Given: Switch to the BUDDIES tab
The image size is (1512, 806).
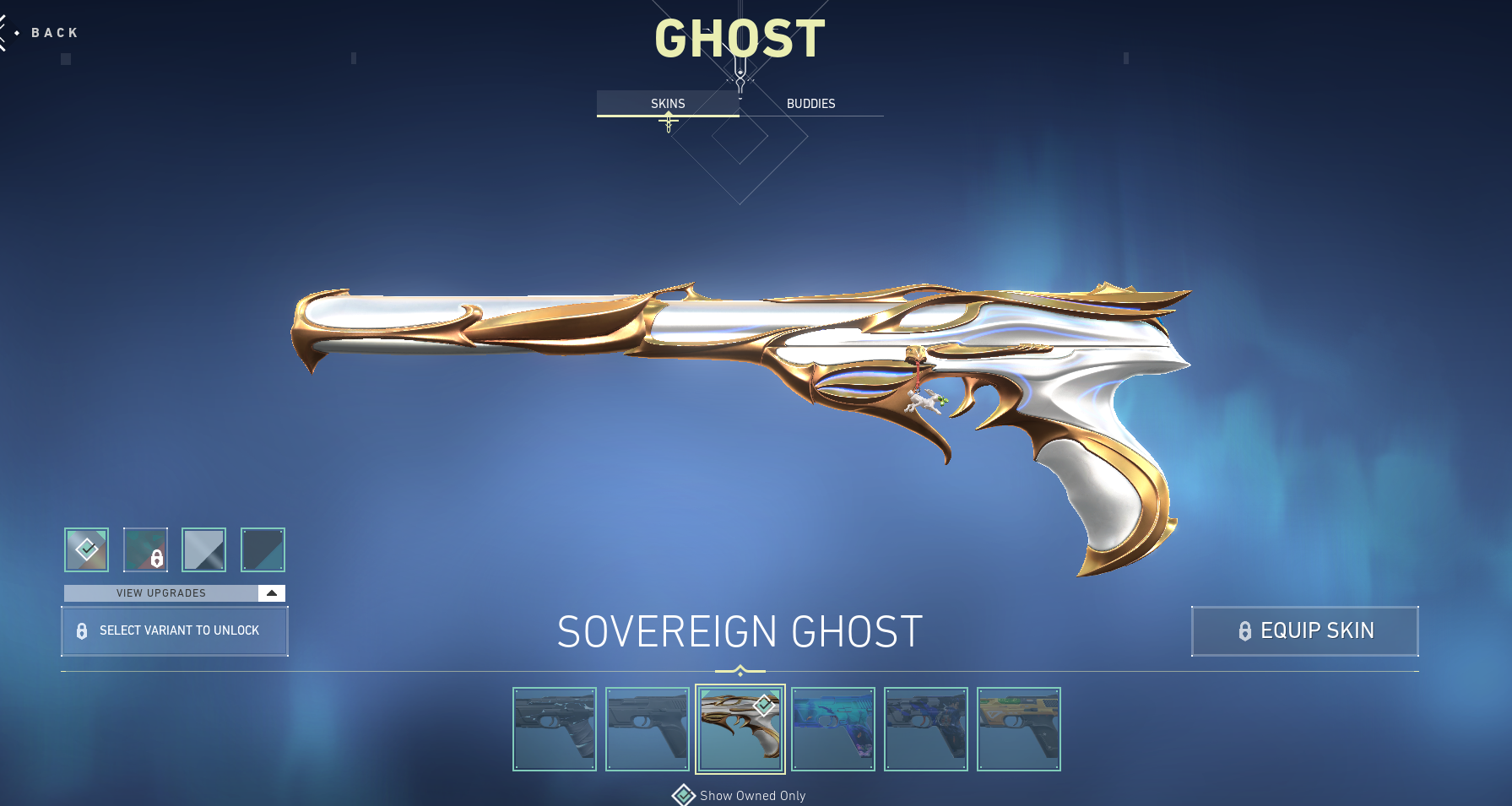Looking at the screenshot, I should click(810, 103).
